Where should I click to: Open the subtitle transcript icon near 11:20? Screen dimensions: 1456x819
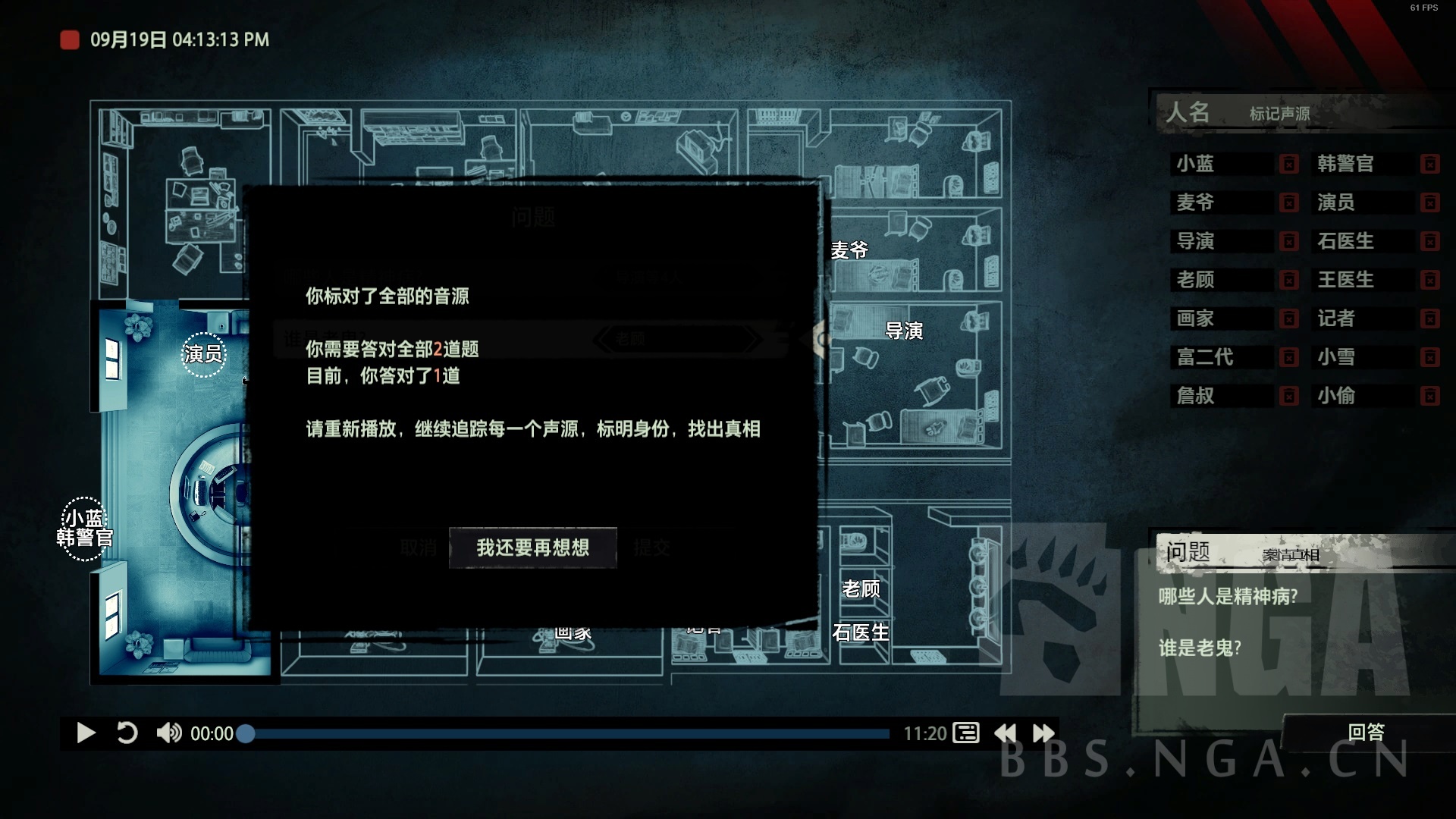pos(967,733)
